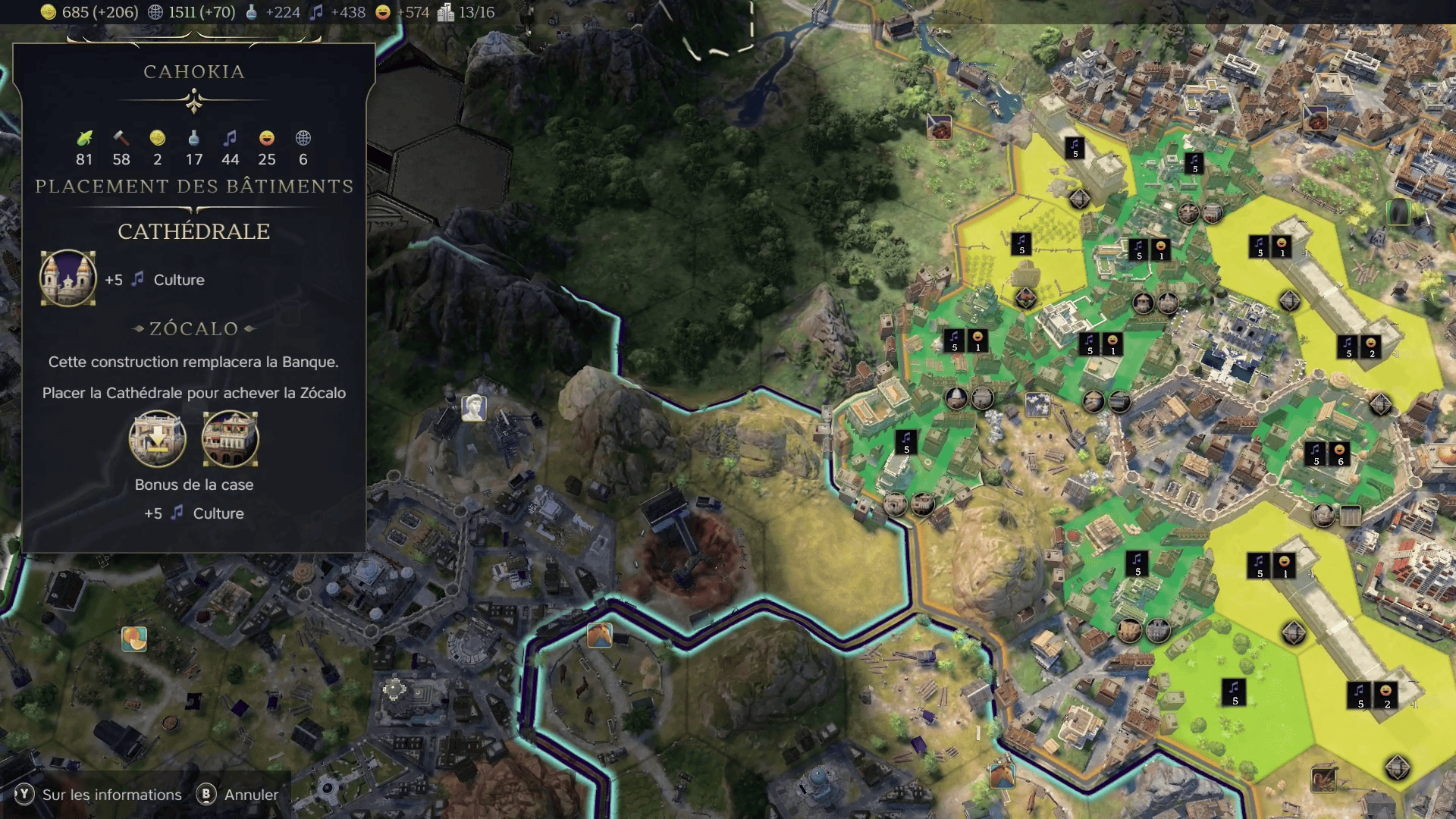Cancel placement with the Annuler label
The width and height of the screenshot is (1456, 819).
coord(251,794)
